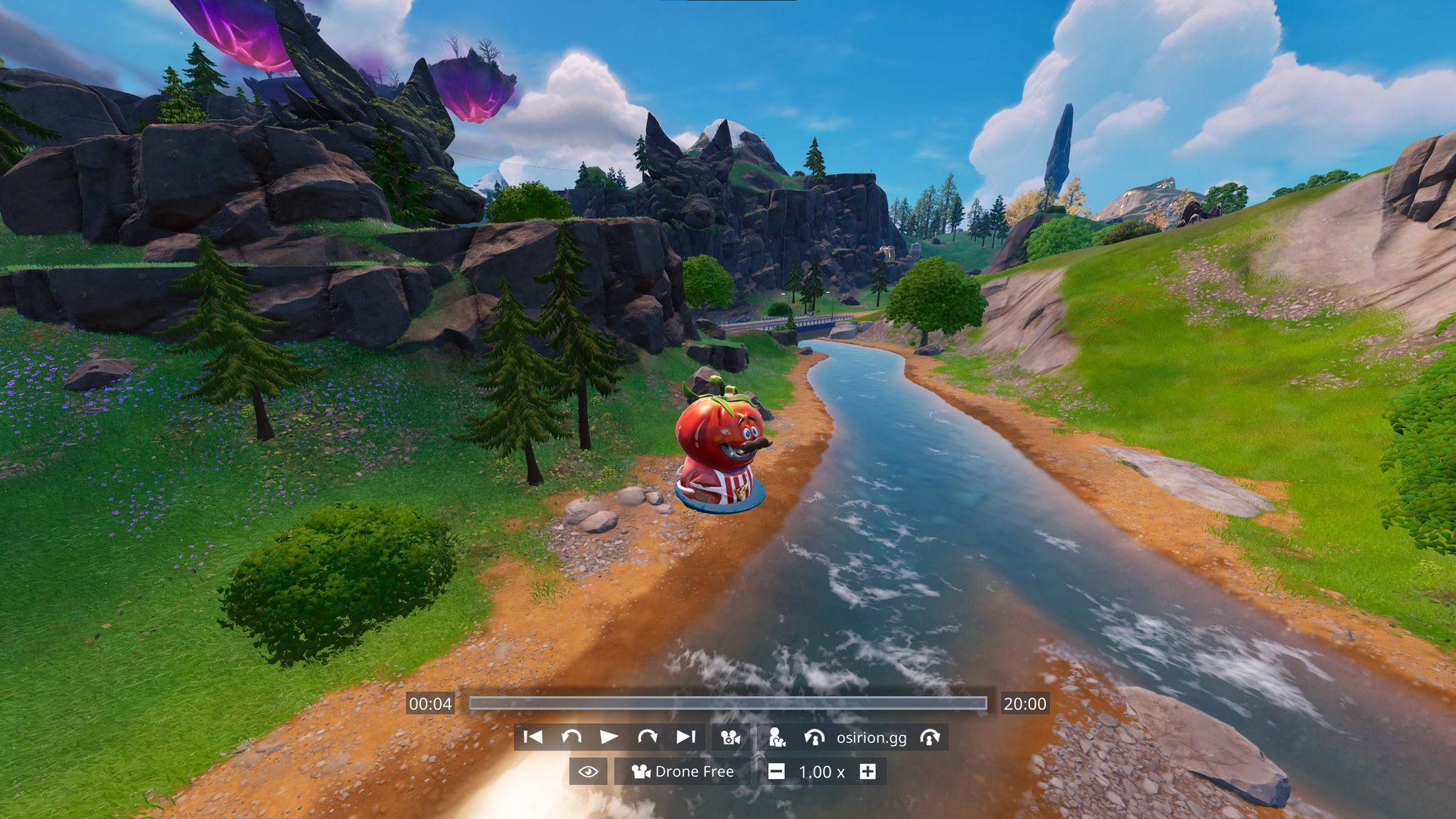The image size is (1456, 819).
Task: Open the camera settings
Action: [x=730, y=737]
